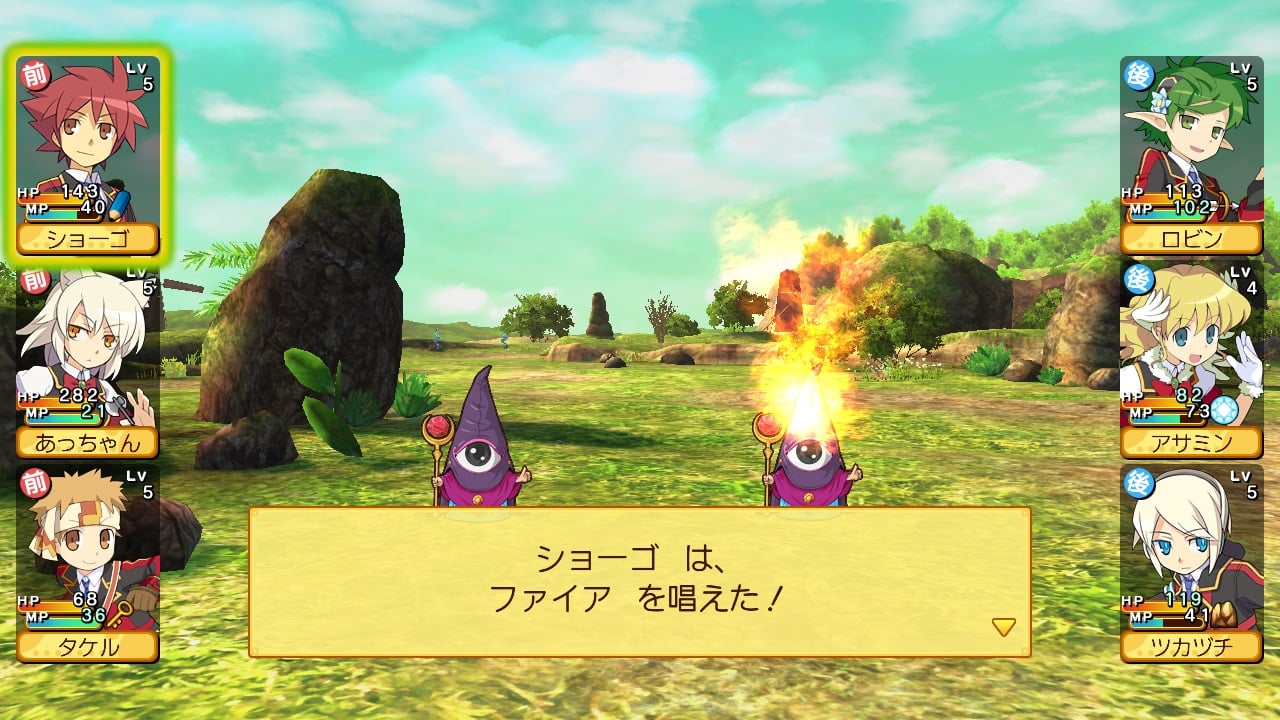Choose あっちゃん's character card
The height and width of the screenshot is (720, 1280).
pos(88,362)
